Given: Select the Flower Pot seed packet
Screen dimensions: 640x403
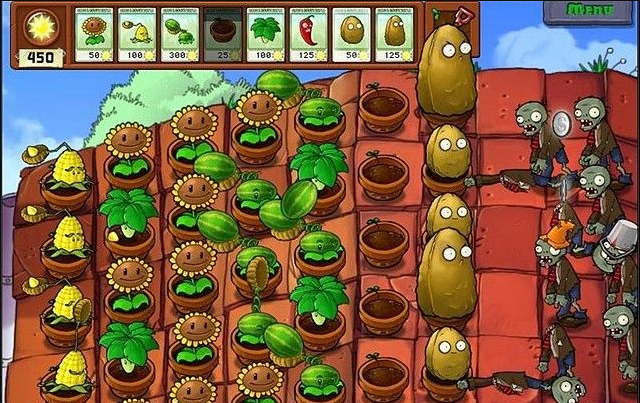Looking at the screenshot, I should coord(223,33).
